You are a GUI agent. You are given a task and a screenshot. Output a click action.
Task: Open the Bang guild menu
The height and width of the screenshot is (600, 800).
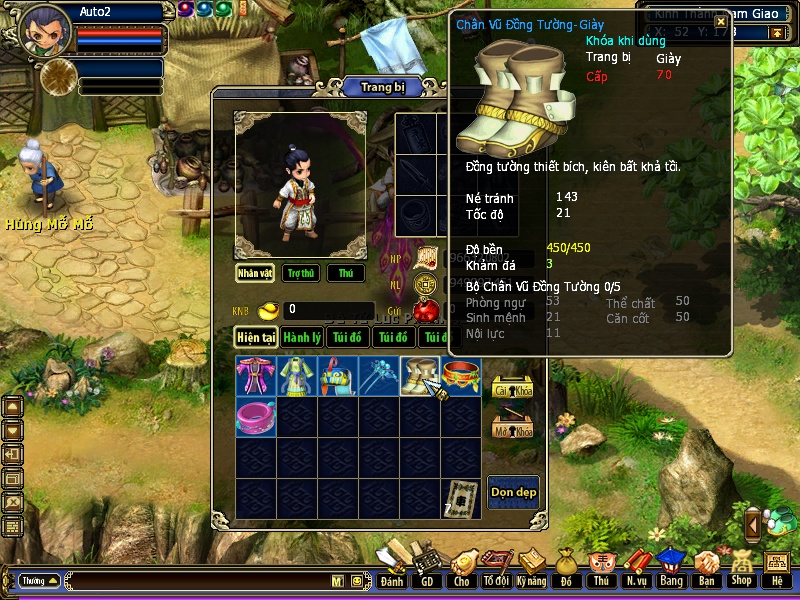[670, 568]
